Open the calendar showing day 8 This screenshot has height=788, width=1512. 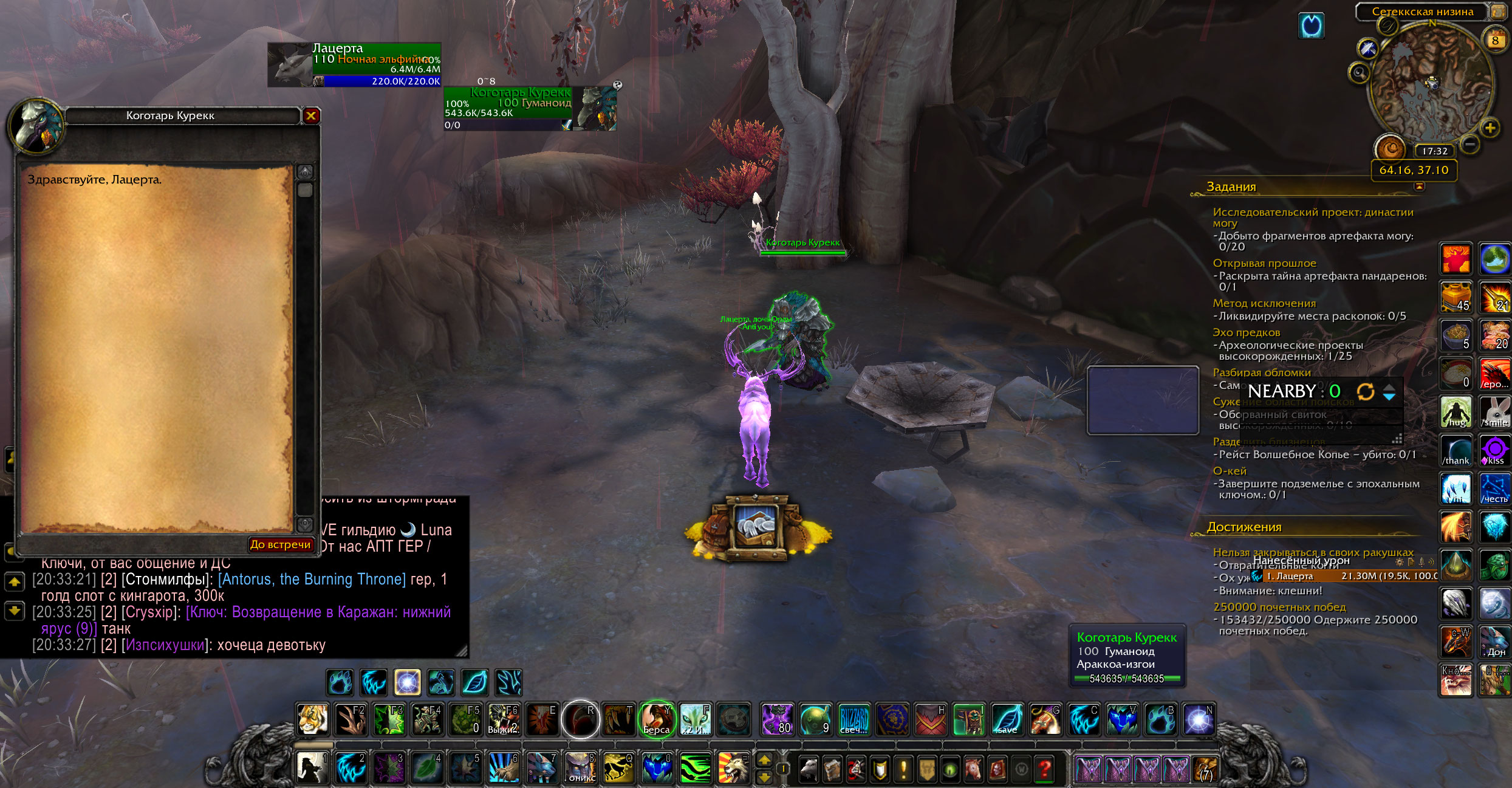coord(1494,41)
